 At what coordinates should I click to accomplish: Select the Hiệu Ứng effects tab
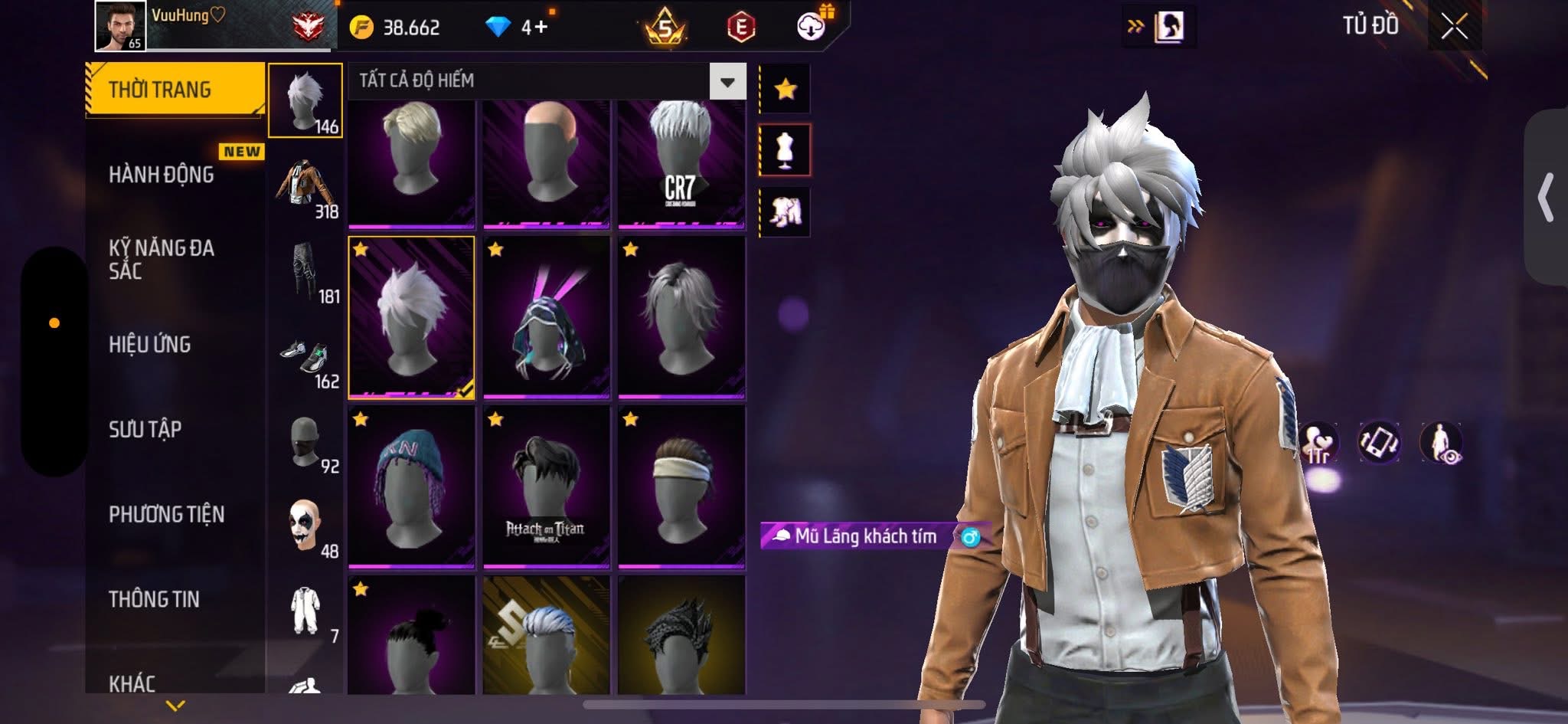150,345
